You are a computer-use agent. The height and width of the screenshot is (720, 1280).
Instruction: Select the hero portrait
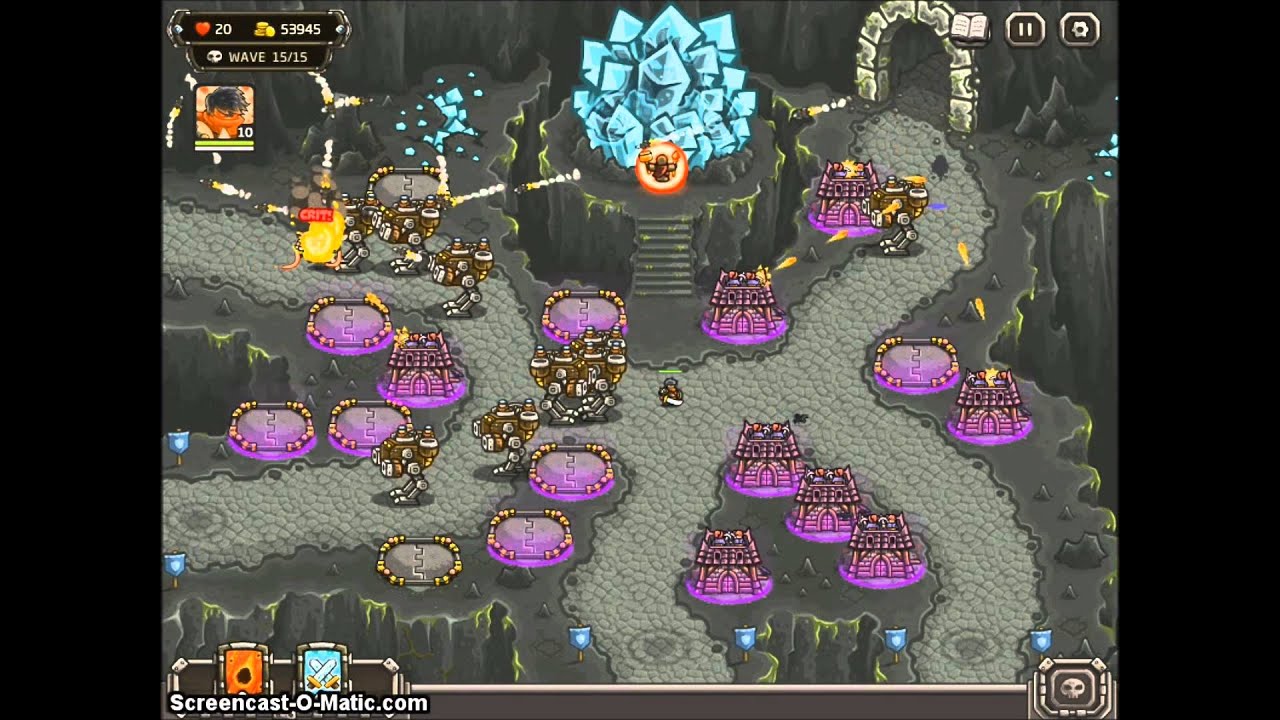(x=224, y=112)
